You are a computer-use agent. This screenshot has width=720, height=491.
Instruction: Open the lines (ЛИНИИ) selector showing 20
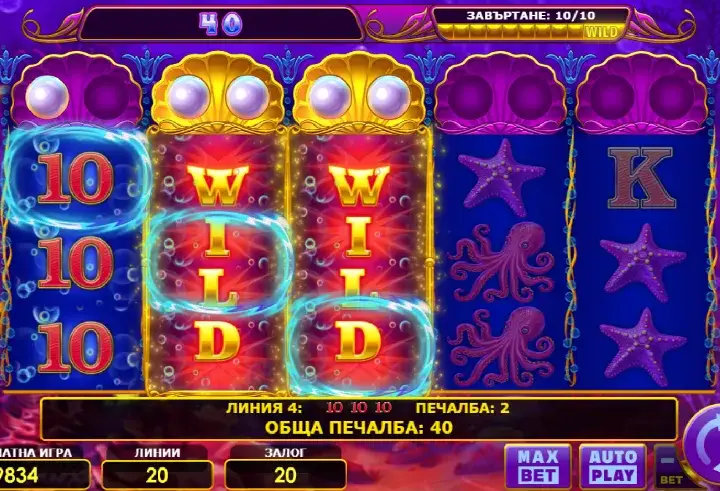tap(157, 474)
